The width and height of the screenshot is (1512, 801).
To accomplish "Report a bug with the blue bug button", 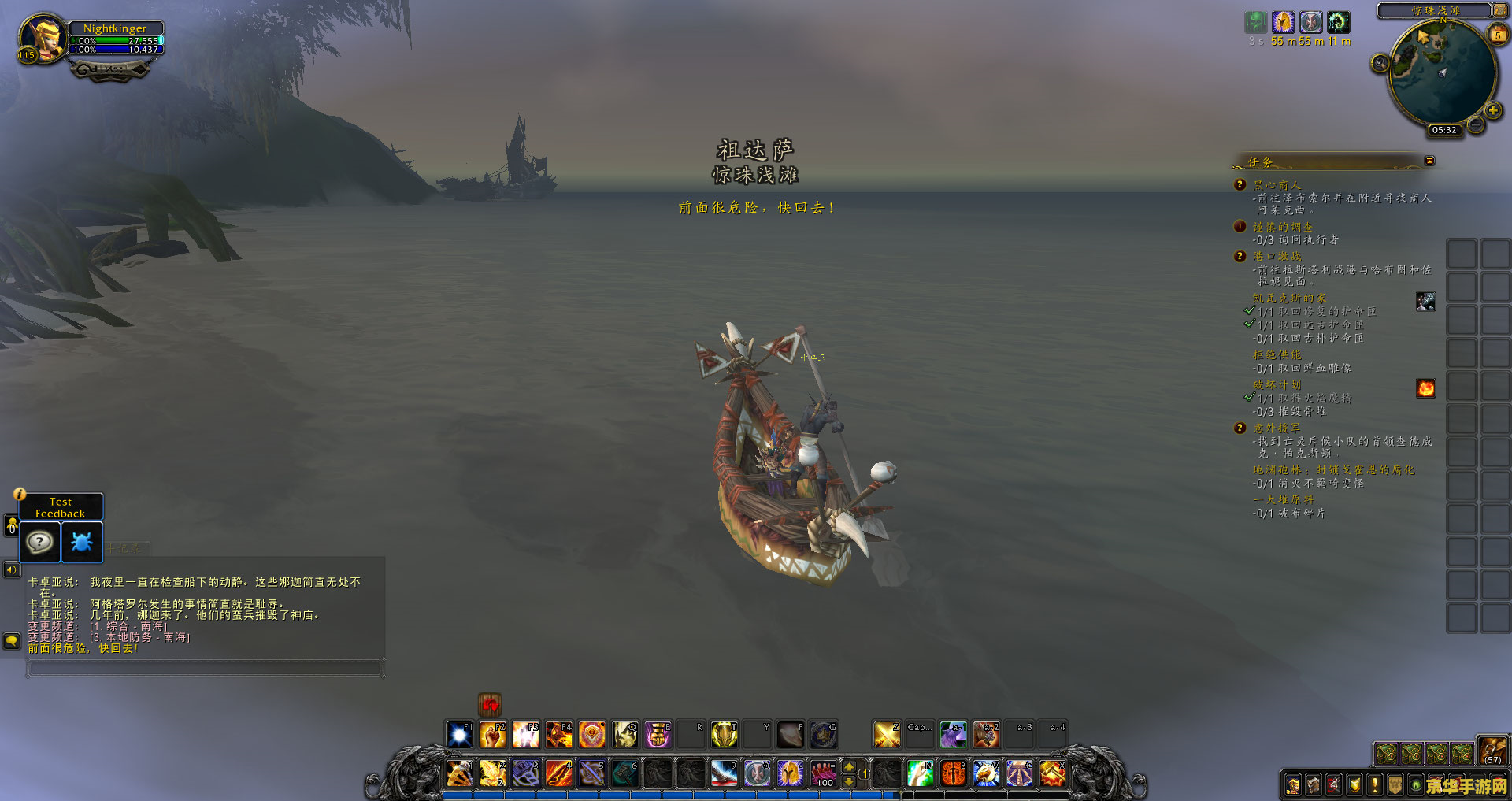I will coord(82,542).
